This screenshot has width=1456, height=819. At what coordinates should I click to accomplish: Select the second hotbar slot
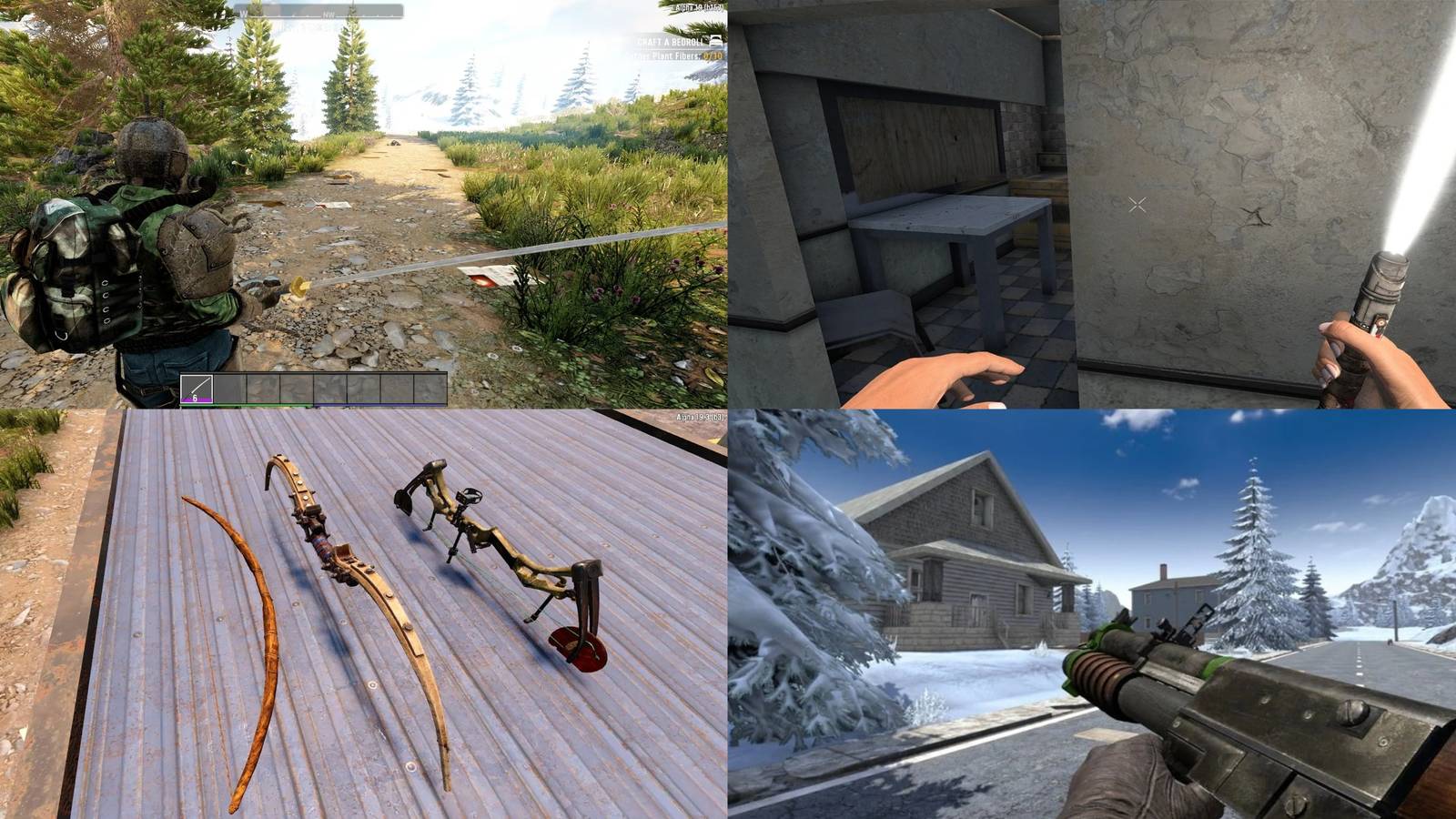(230, 387)
